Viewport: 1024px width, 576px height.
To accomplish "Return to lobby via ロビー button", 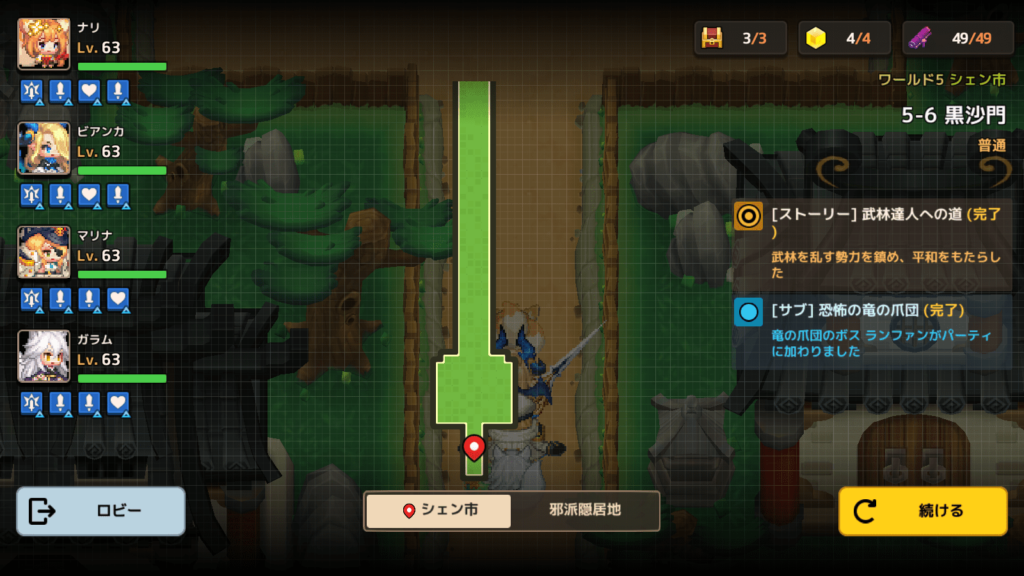I will (x=101, y=511).
